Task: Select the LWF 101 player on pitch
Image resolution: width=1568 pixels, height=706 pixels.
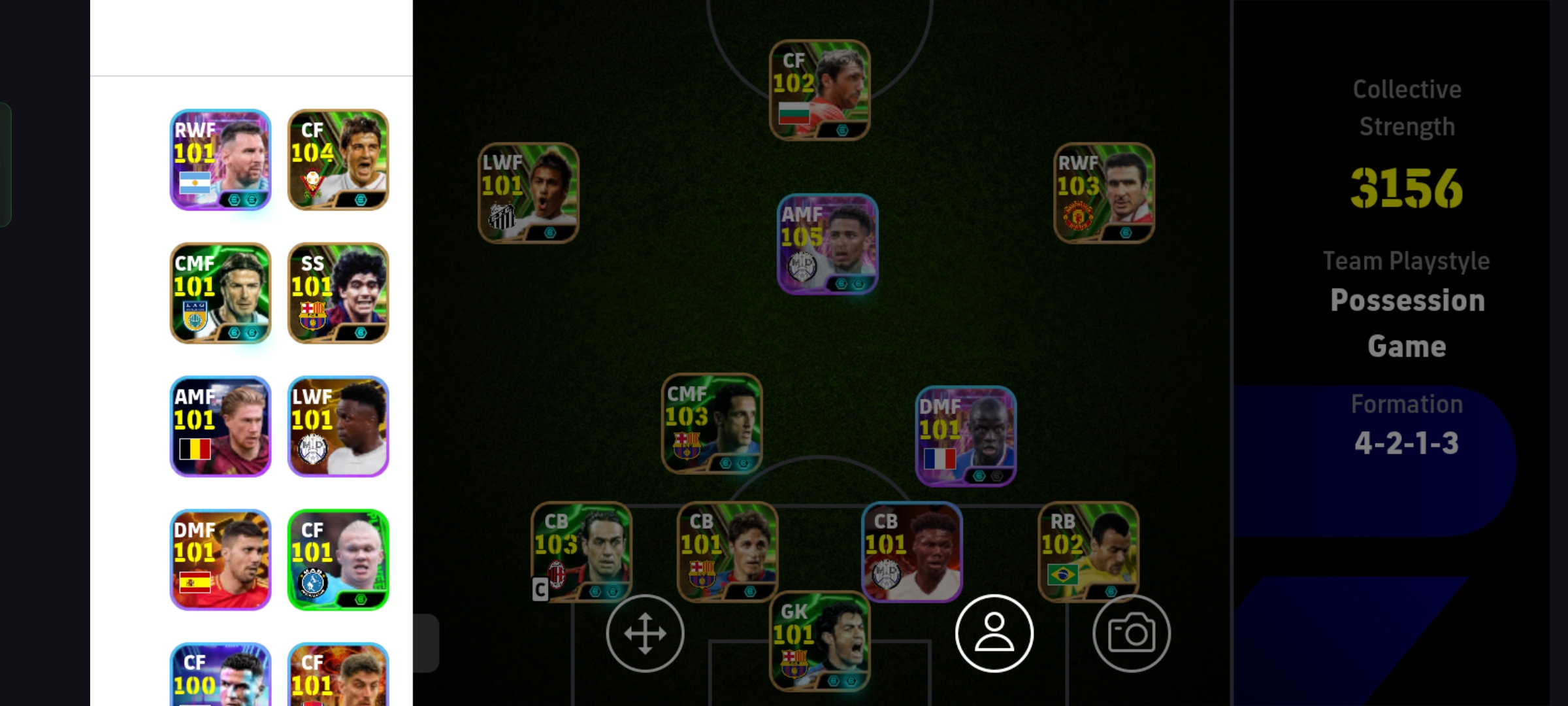Action: point(528,193)
